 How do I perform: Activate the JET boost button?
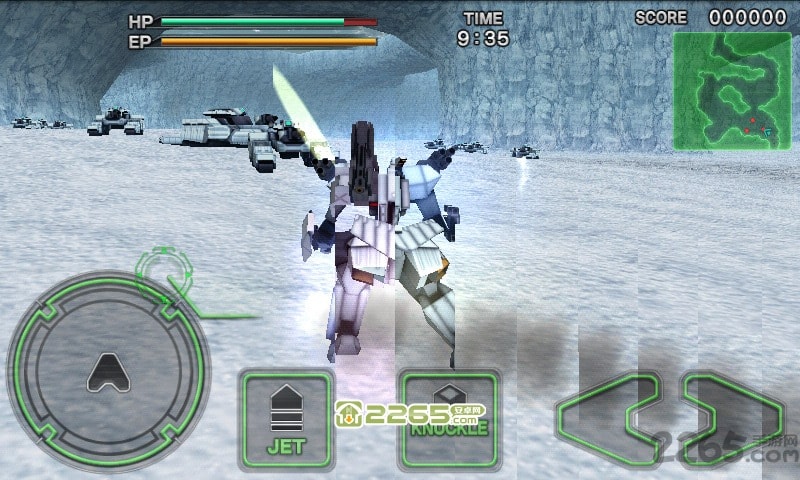pos(286,420)
